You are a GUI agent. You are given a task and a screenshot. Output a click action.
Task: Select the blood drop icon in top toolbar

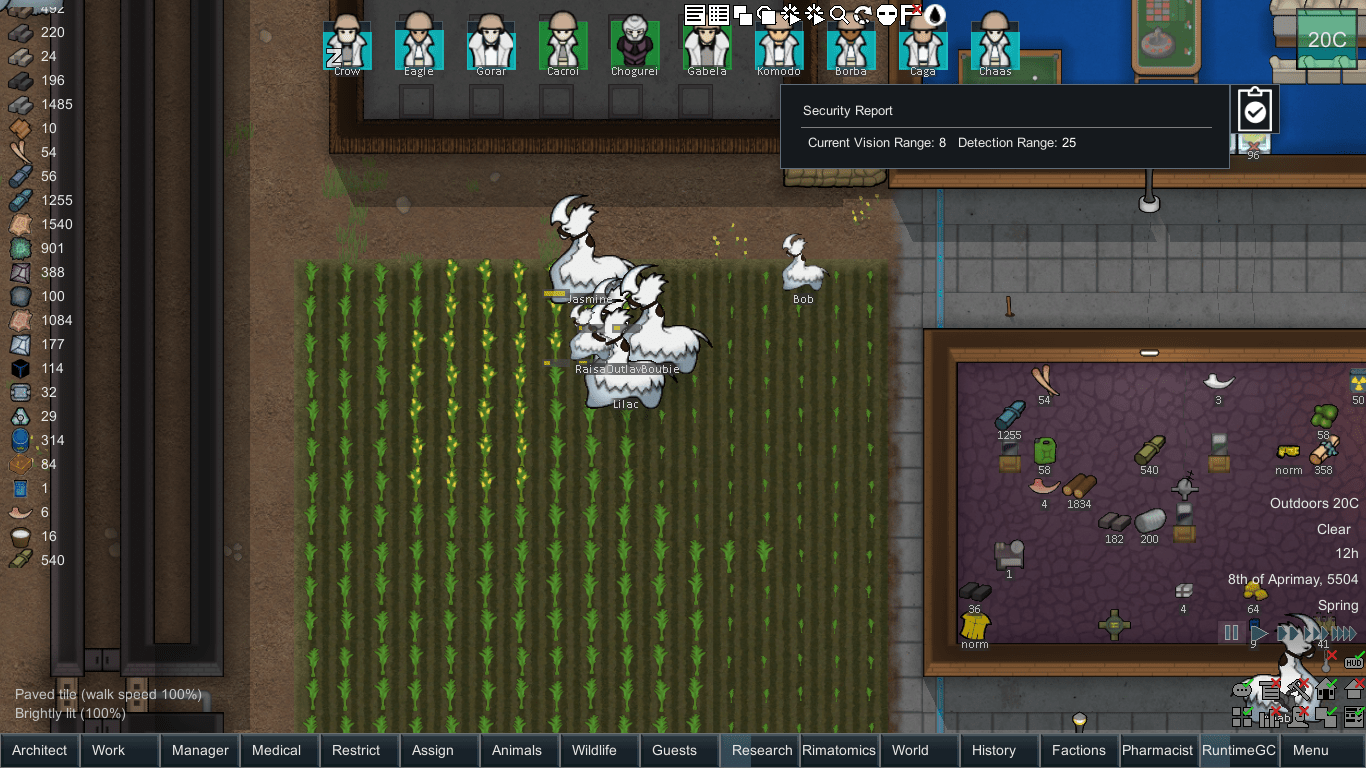[935, 15]
